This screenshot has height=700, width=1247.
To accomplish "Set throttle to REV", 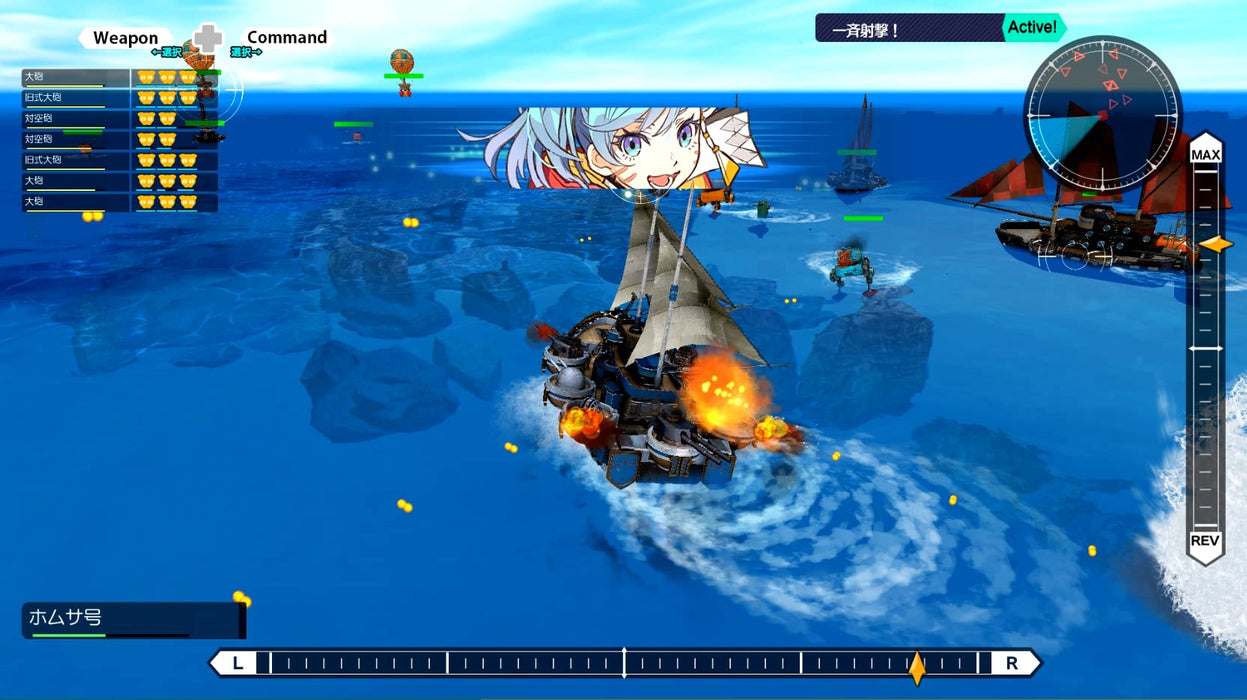I will (x=1205, y=541).
